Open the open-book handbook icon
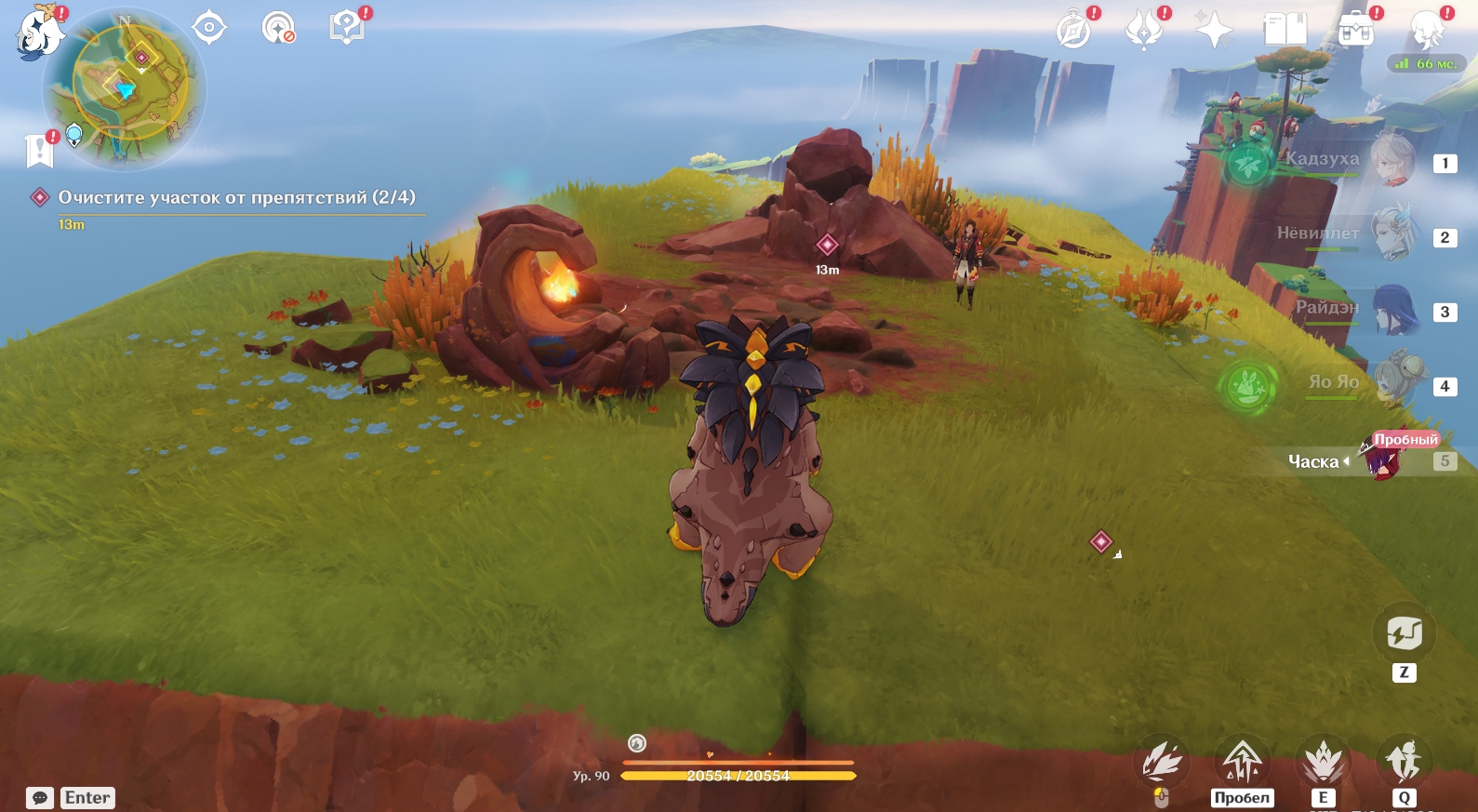 coord(1285,30)
